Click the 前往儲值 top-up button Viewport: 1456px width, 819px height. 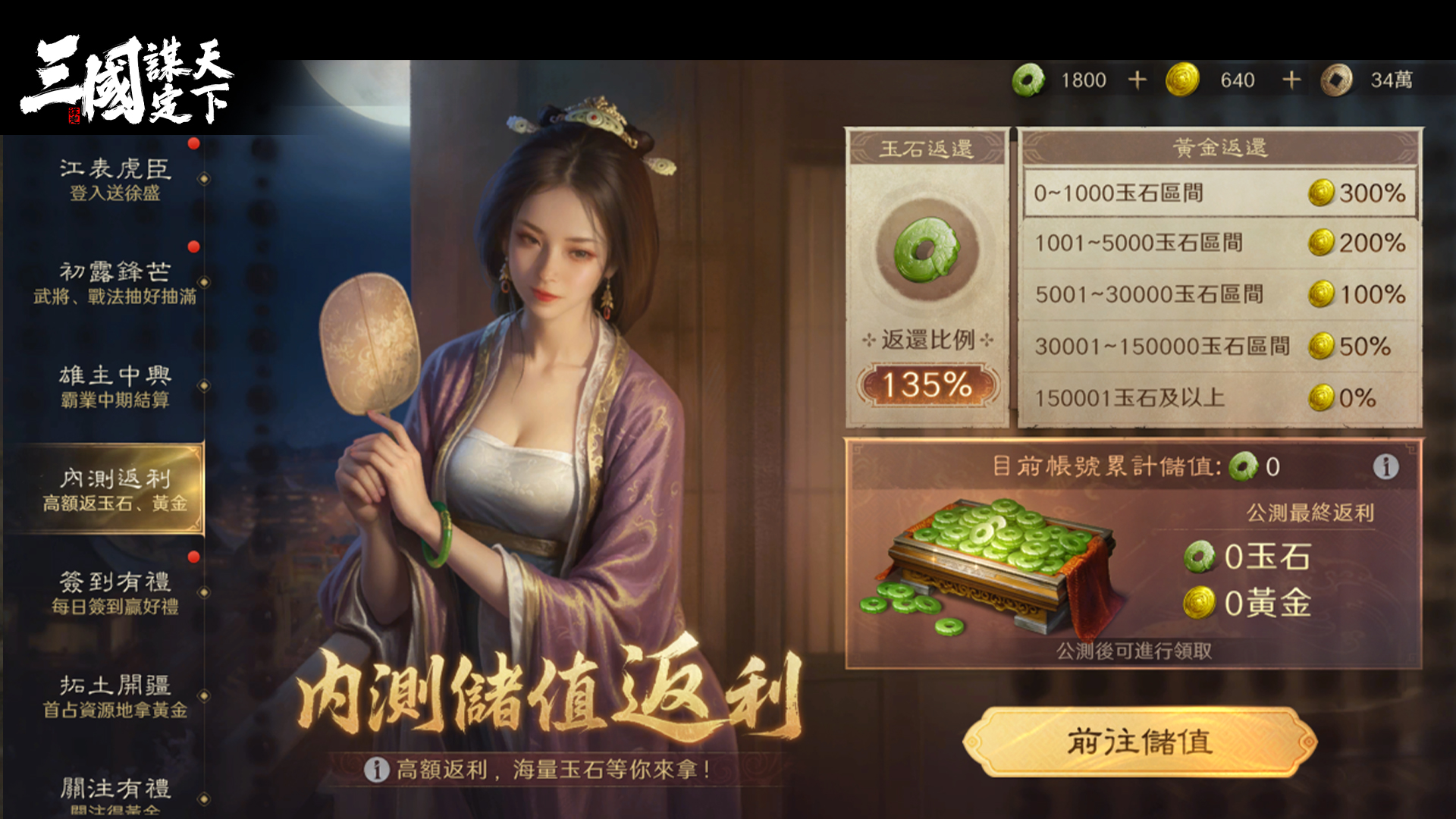[1140, 742]
